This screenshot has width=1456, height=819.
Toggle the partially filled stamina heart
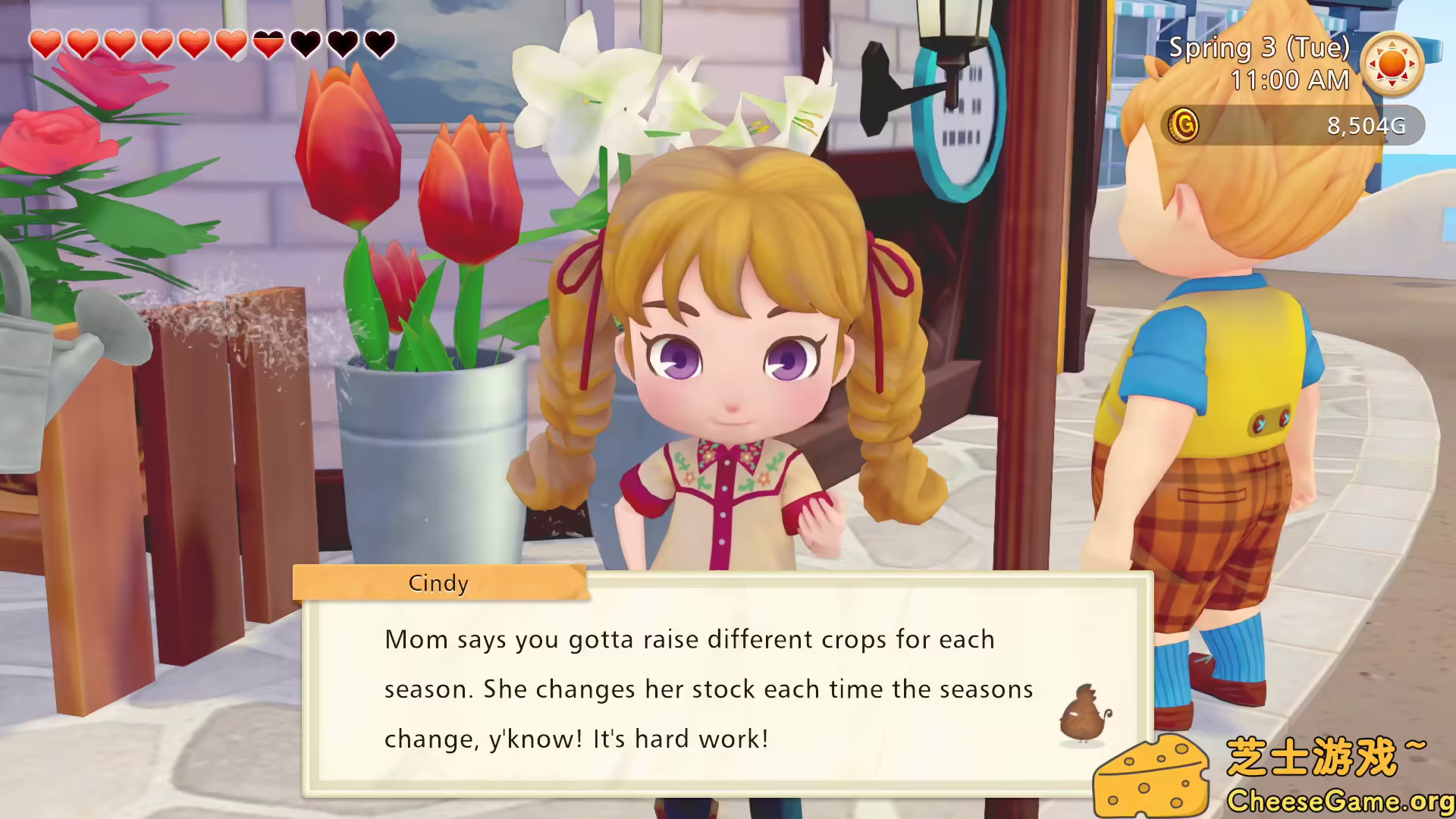coord(268,43)
